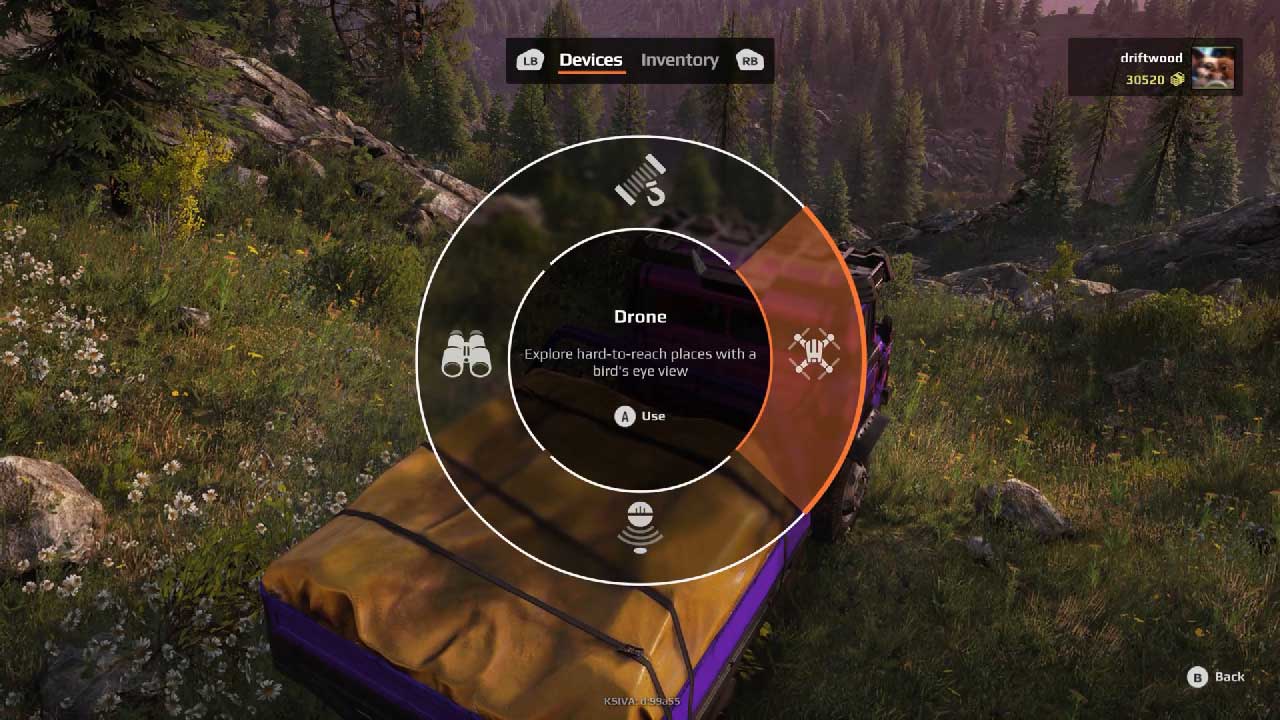Switch to the Inventory tab
The height and width of the screenshot is (720, 1280).
pos(679,60)
